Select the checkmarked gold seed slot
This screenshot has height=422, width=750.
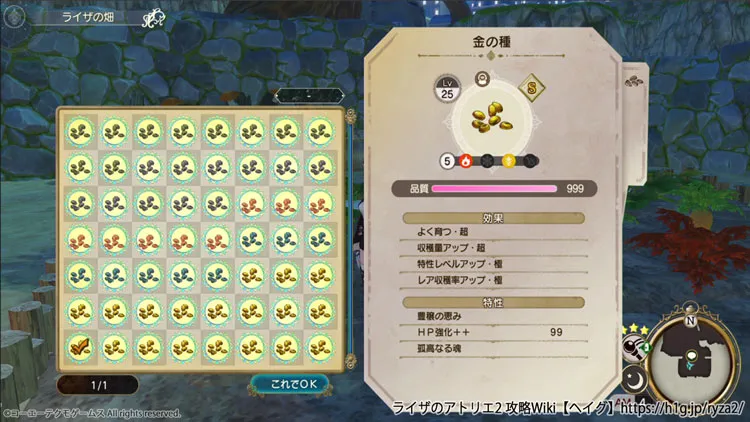pyautogui.click(x=81, y=345)
